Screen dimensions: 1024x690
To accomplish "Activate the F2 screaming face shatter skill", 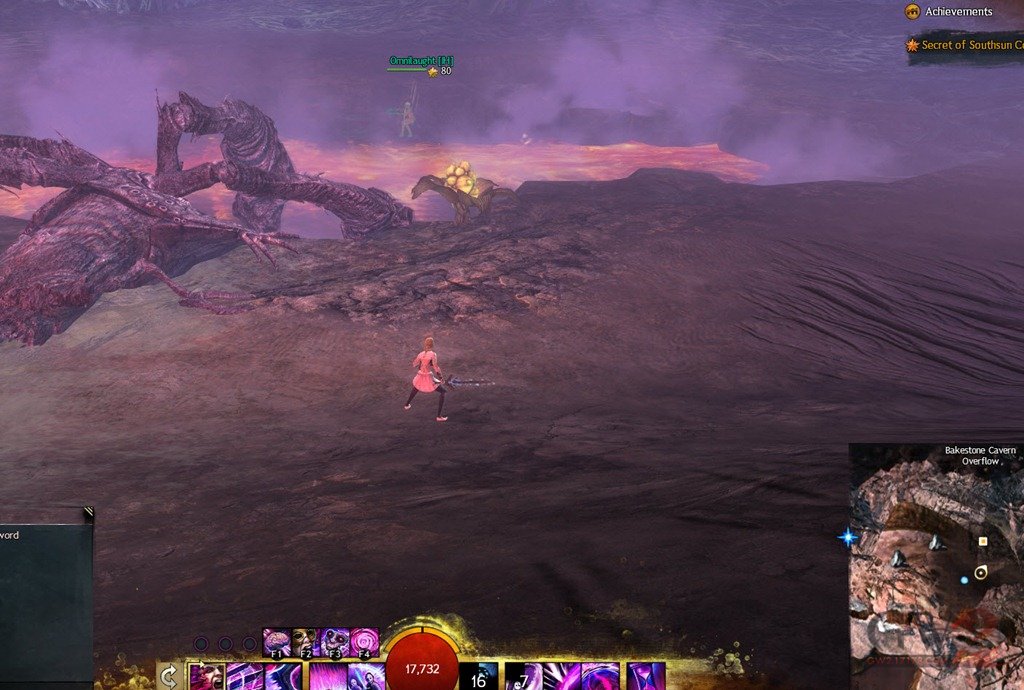I will pyautogui.click(x=305, y=642).
